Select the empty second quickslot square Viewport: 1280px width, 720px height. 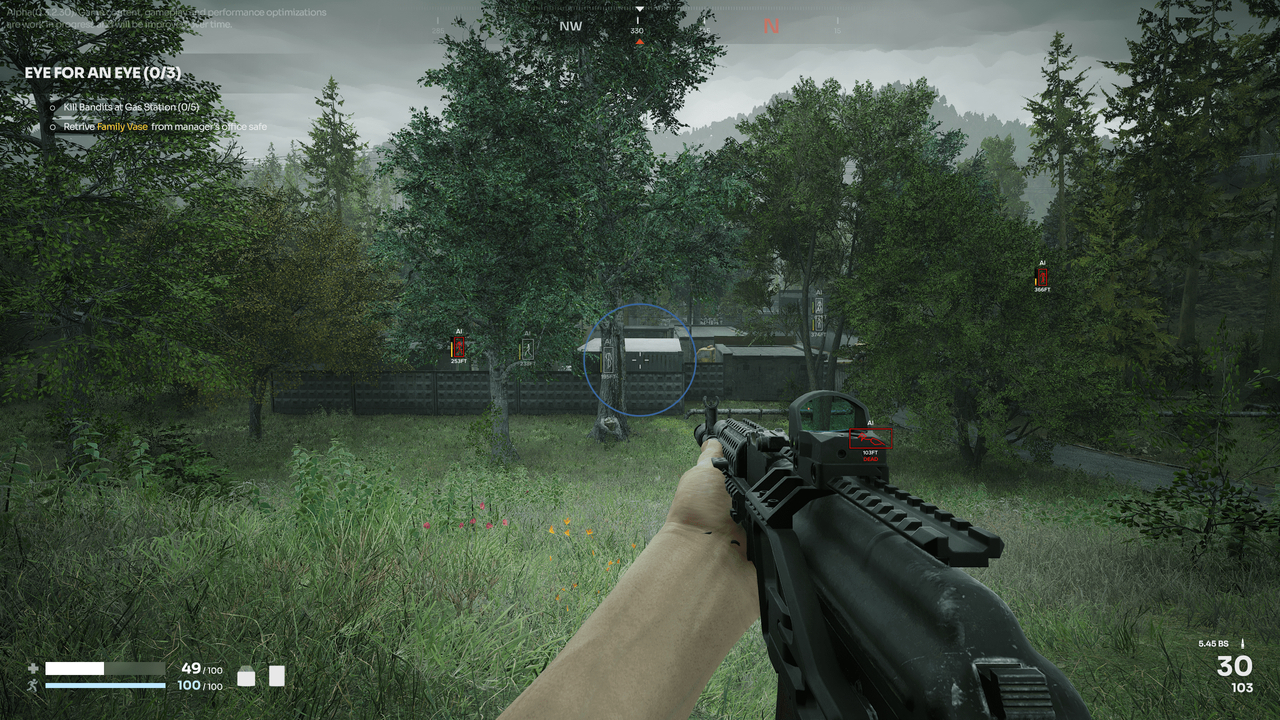[x=275, y=673]
